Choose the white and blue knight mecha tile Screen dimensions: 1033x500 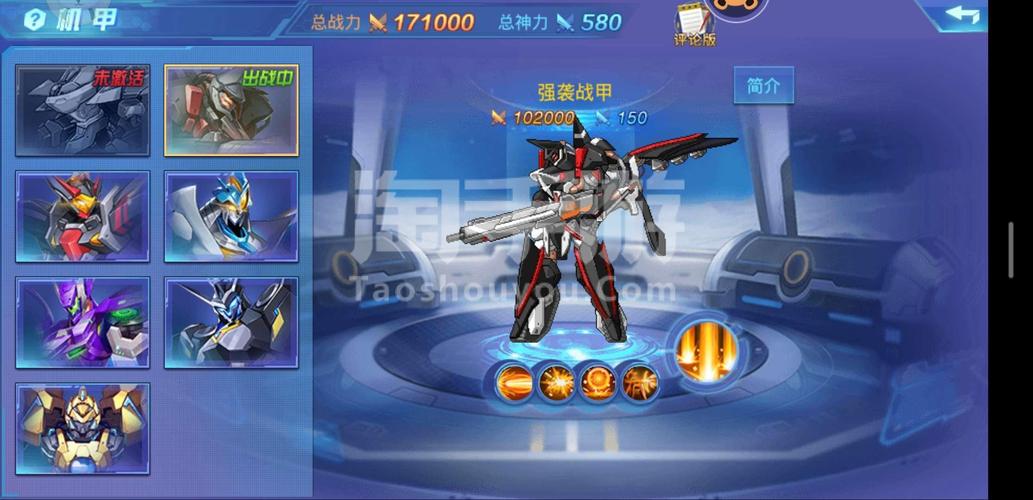pyautogui.click(x=231, y=216)
